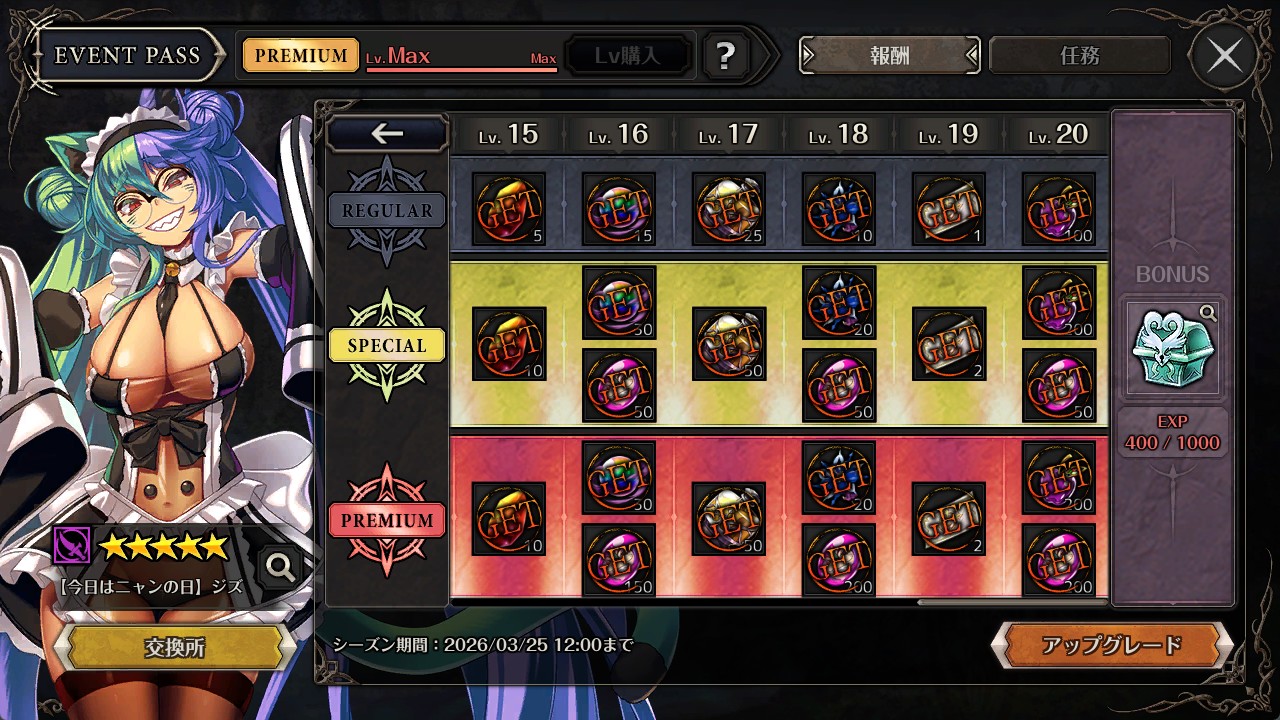Select the Premium tier Lv. 17 reward

pyautogui.click(x=729, y=519)
